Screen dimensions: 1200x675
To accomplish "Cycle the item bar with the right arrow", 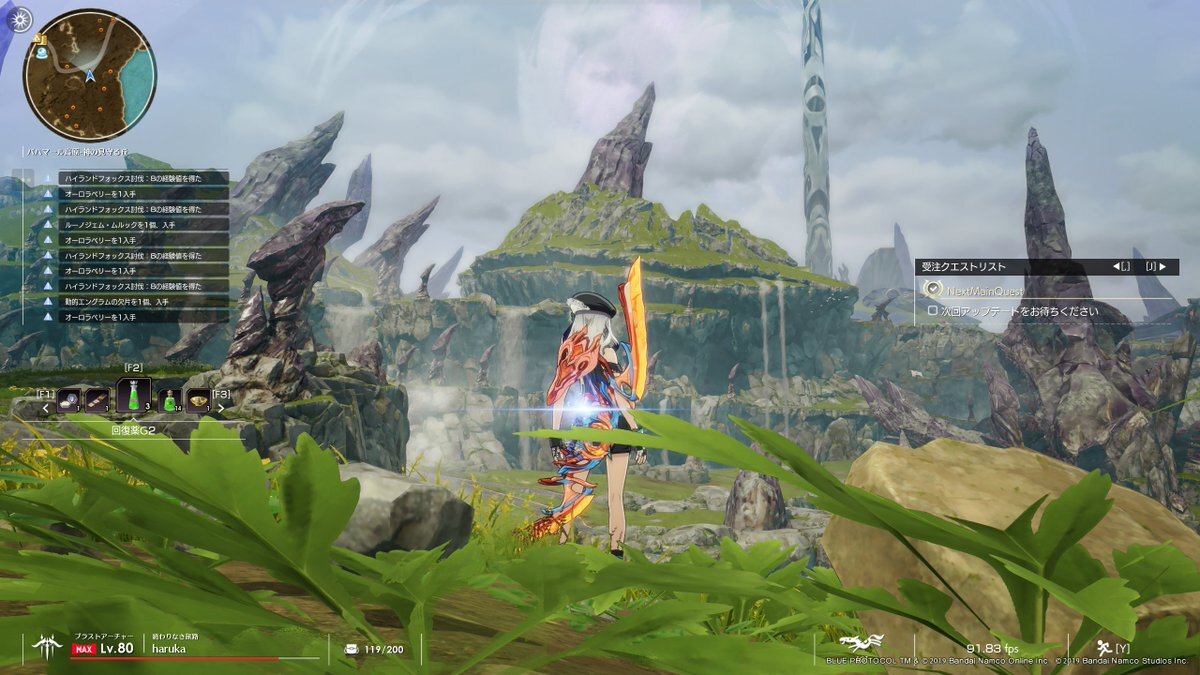I will point(222,407).
